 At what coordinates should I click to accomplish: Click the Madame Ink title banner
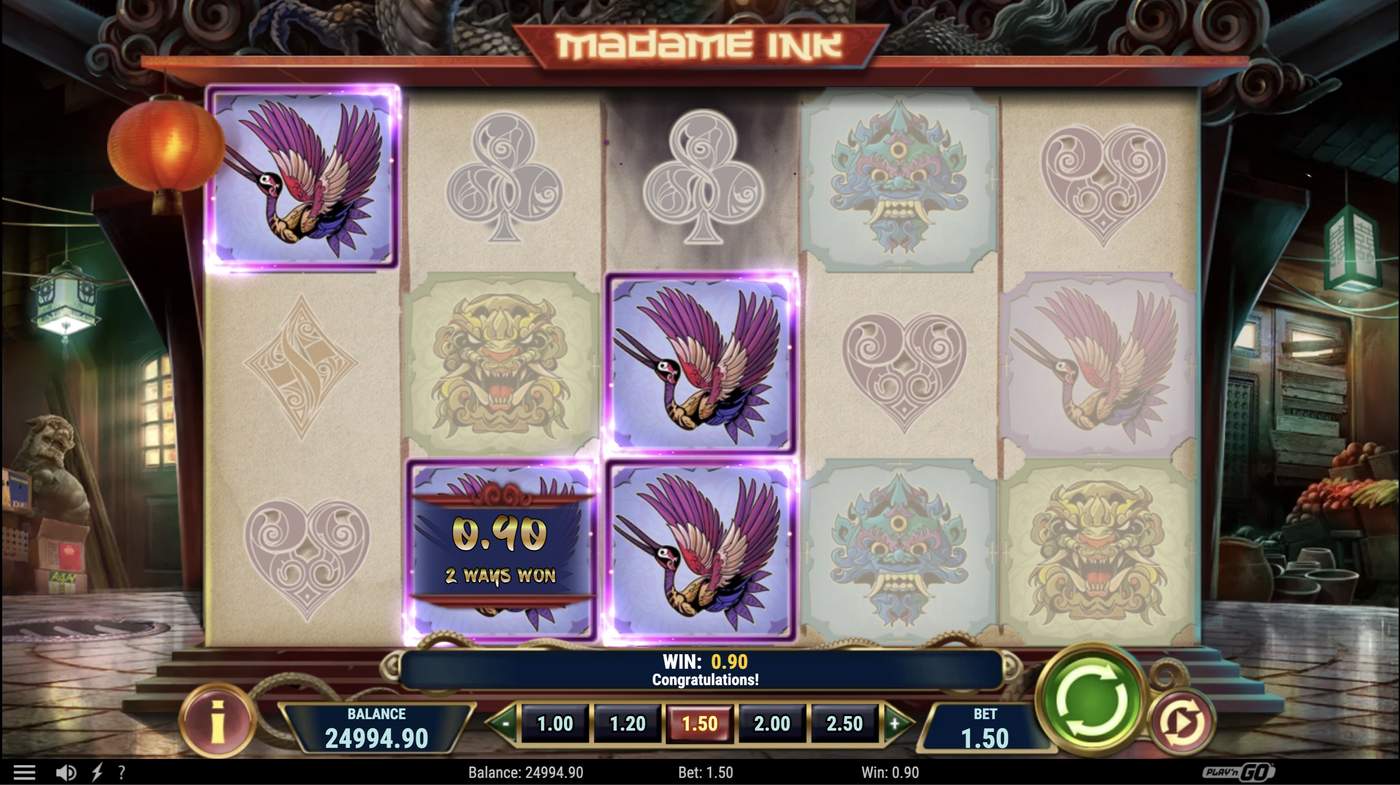click(x=698, y=43)
